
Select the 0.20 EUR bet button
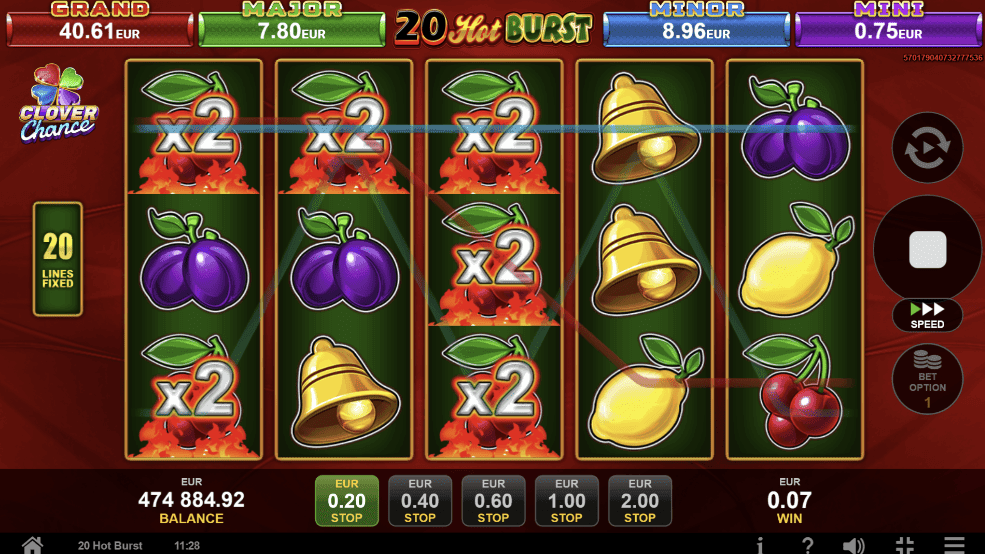[347, 500]
